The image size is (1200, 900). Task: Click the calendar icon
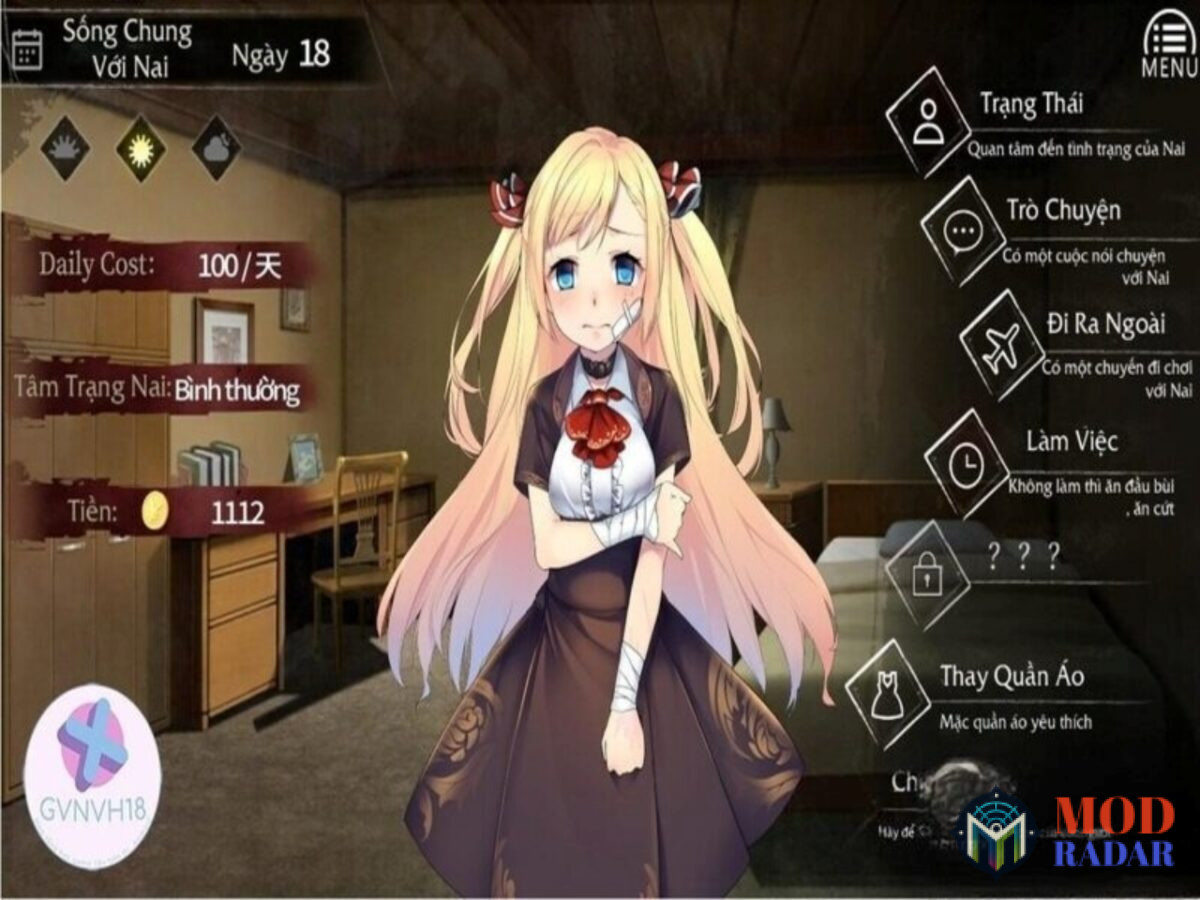pos(27,50)
